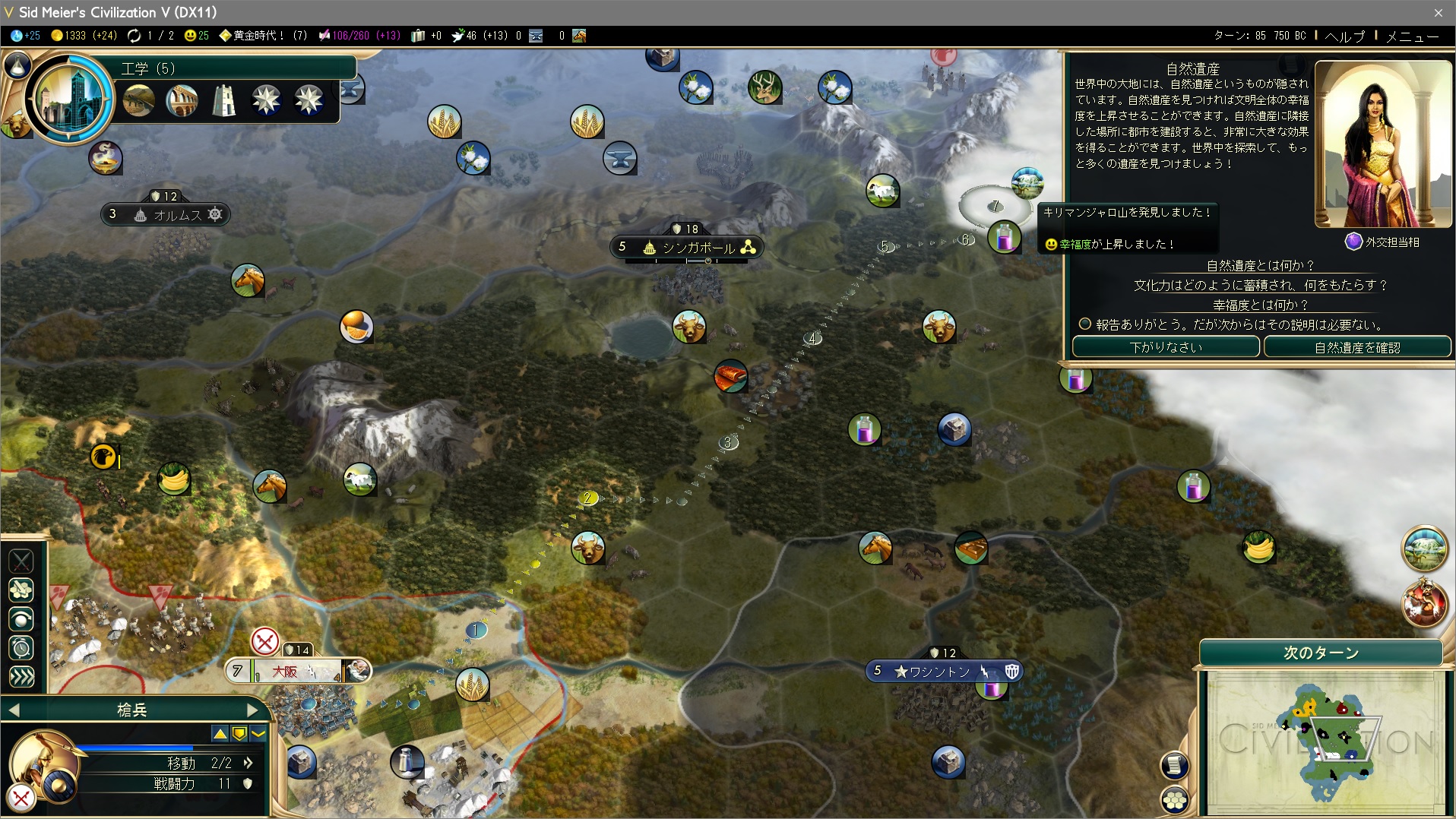This screenshot has width=1456, height=819.
Task: Select the next unit with right arrow
Action: point(253,710)
